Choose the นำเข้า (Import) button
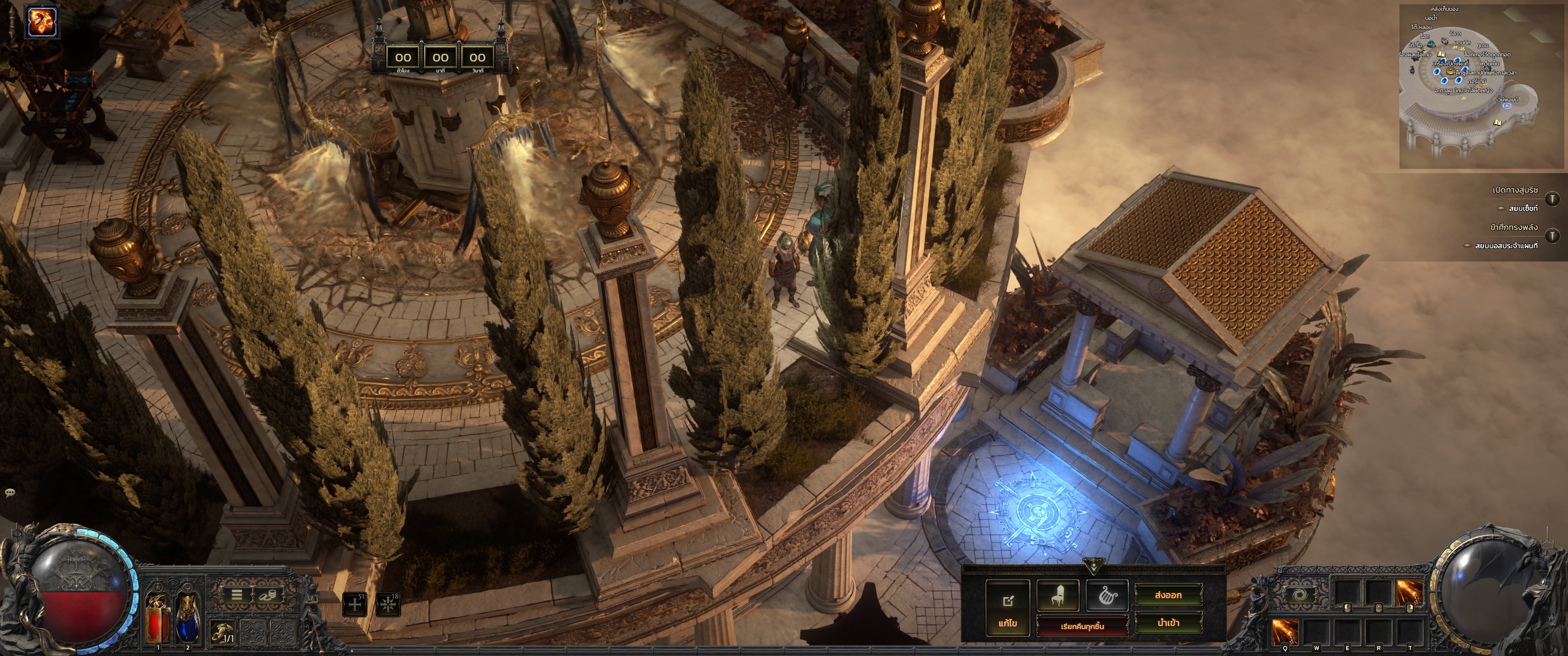The height and width of the screenshot is (656, 1568). click(x=1167, y=623)
